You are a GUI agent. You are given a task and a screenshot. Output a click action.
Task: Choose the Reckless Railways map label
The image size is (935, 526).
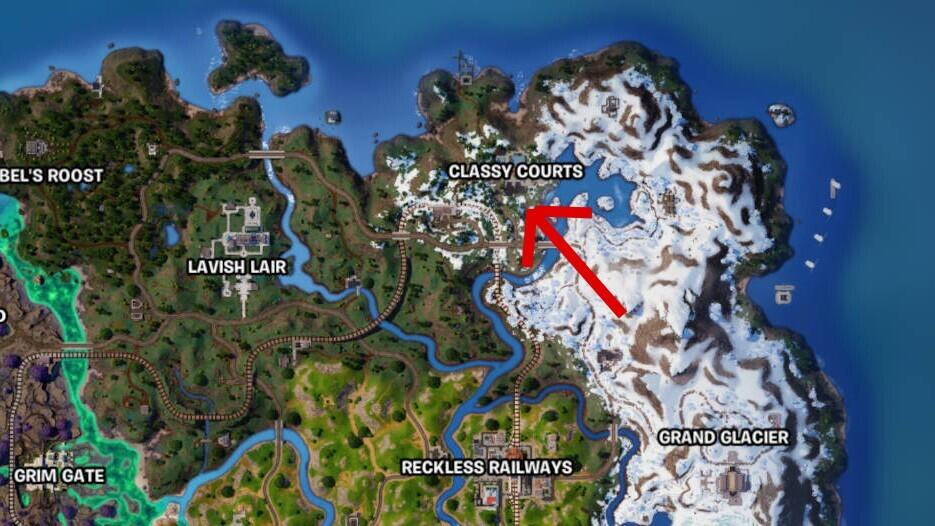tap(486, 467)
